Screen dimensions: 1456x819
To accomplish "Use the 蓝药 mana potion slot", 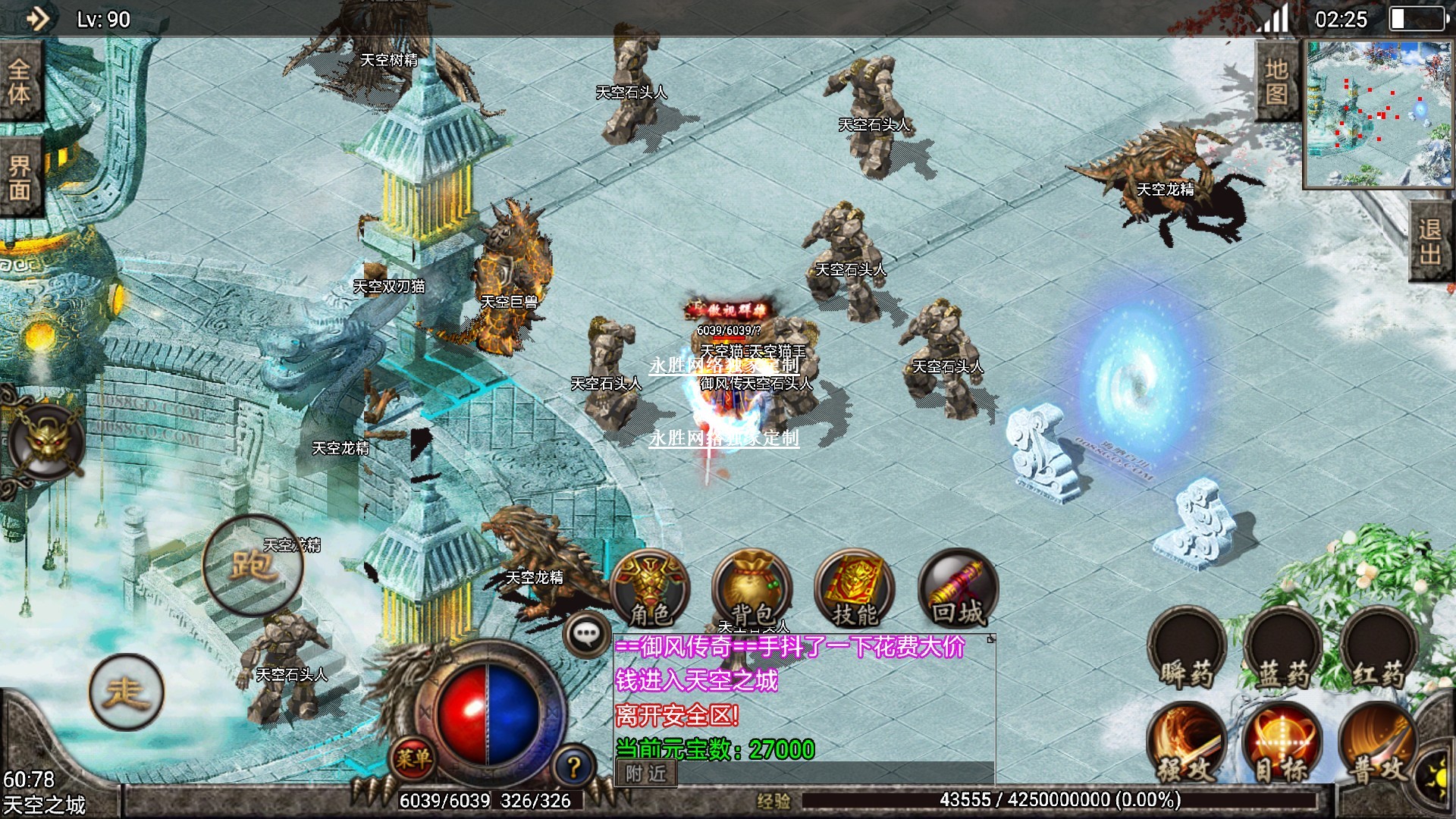I will pos(1283,650).
